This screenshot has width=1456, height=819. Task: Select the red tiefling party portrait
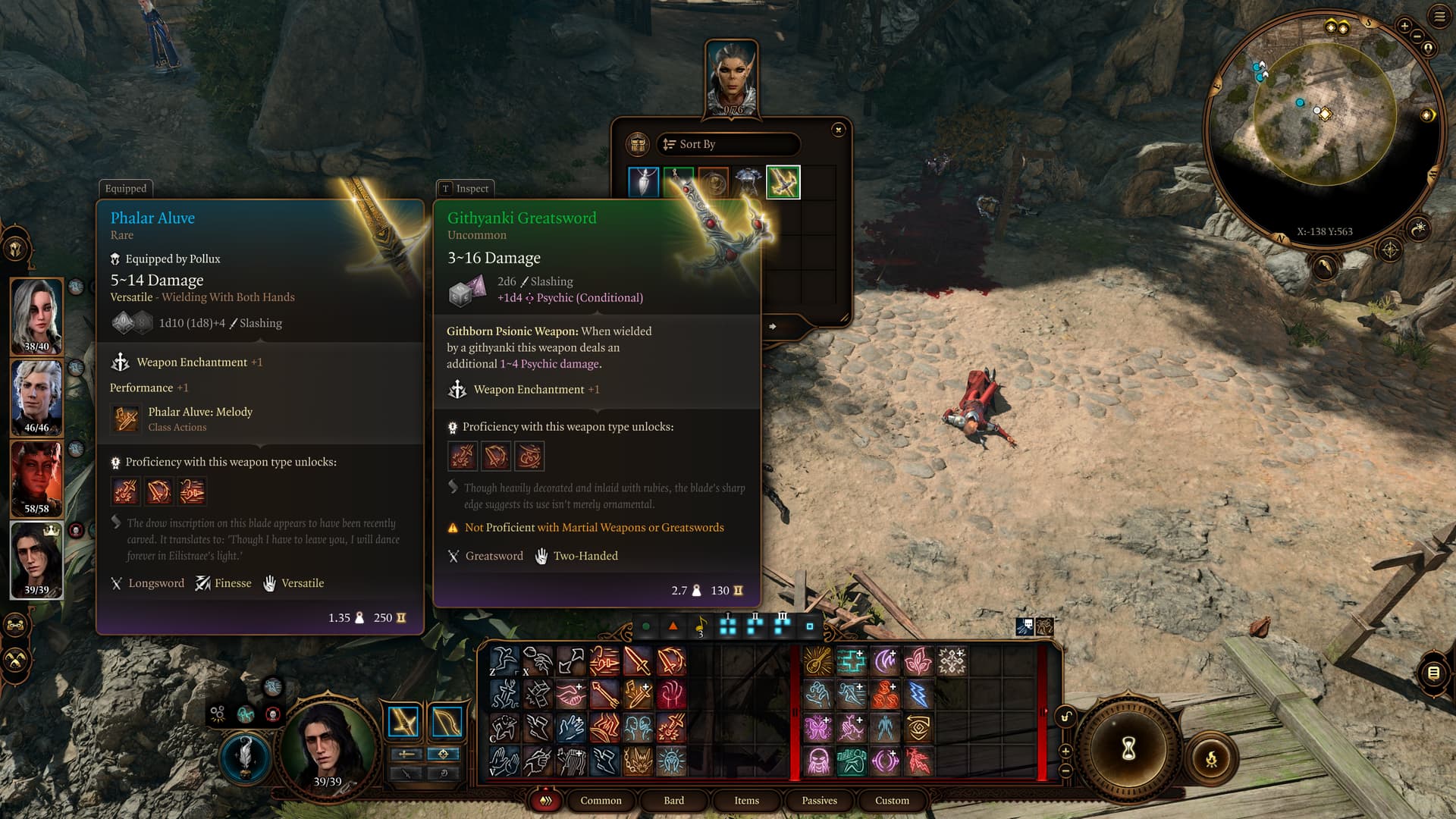point(36,479)
